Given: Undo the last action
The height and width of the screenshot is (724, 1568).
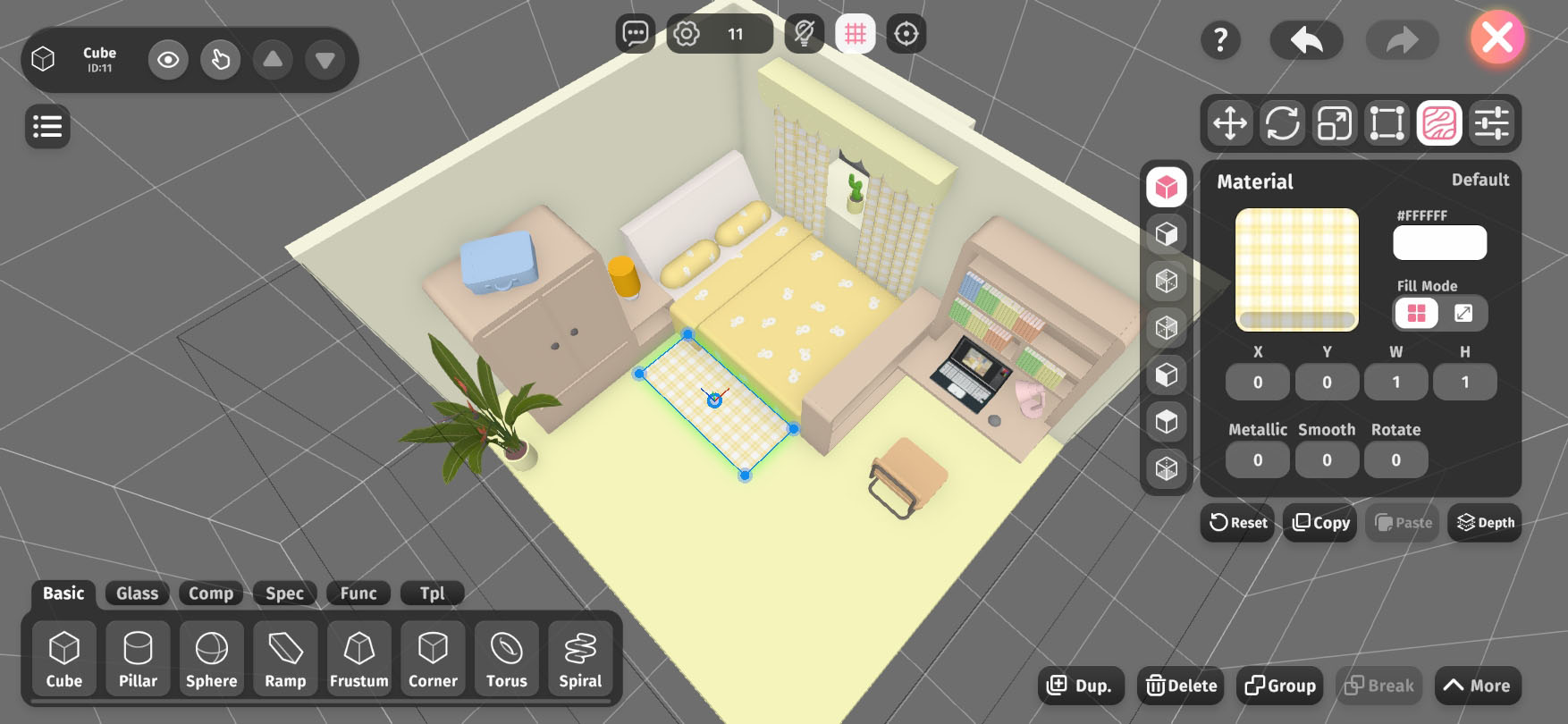Looking at the screenshot, I should 1306,39.
